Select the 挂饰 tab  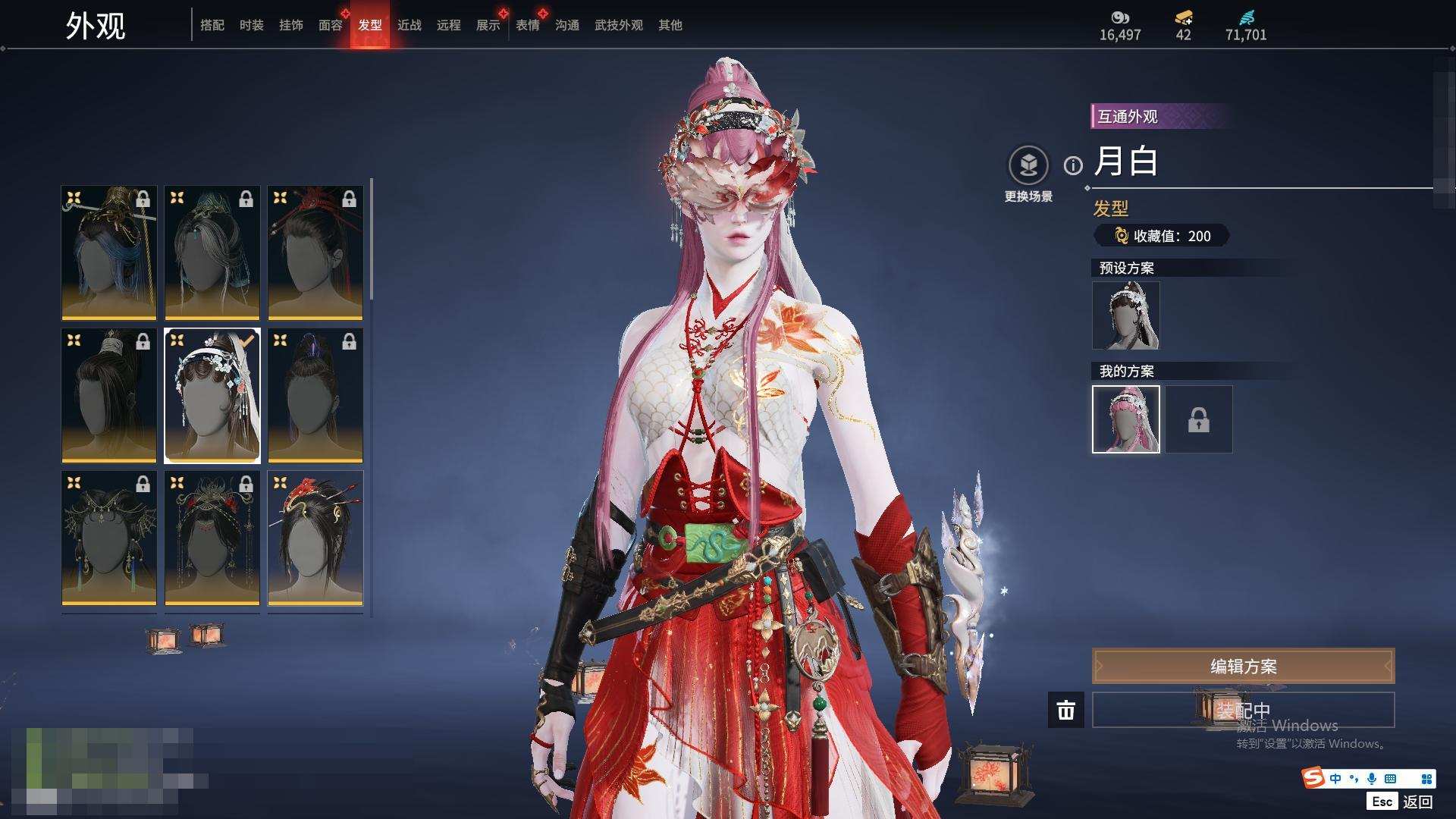[291, 25]
